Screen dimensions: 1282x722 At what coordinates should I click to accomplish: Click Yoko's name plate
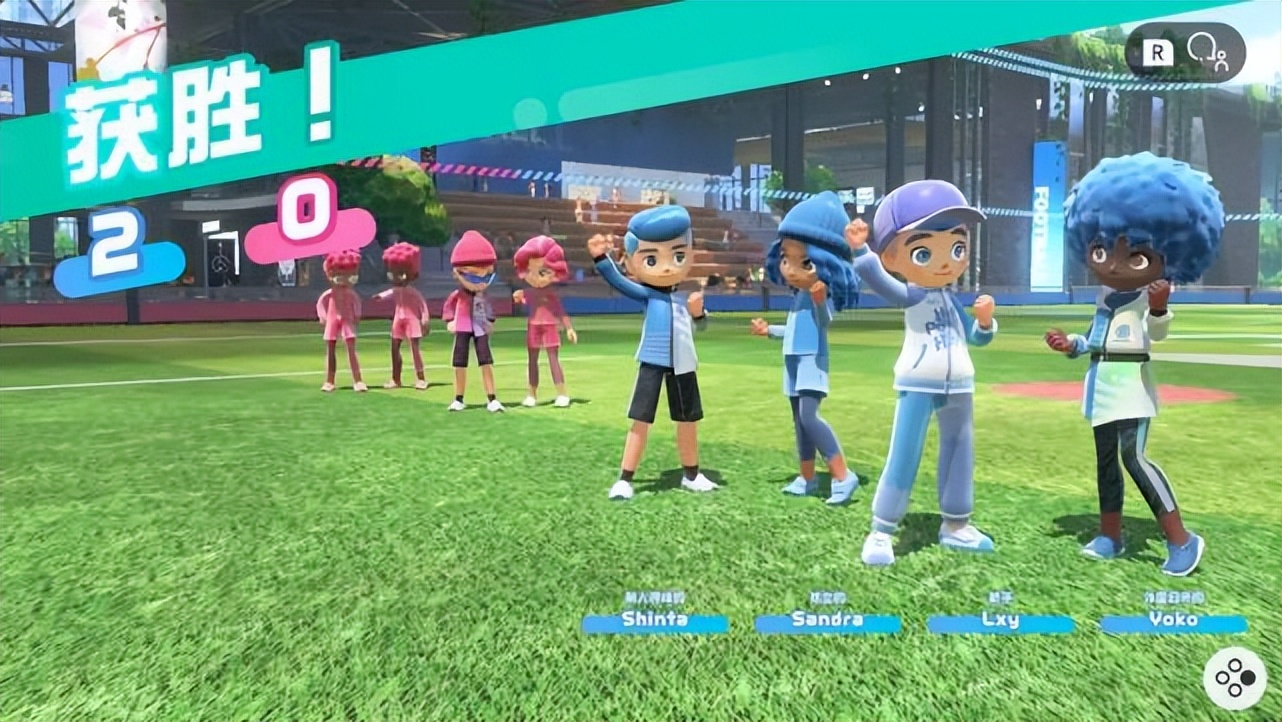pyautogui.click(x=1173, y=620)
